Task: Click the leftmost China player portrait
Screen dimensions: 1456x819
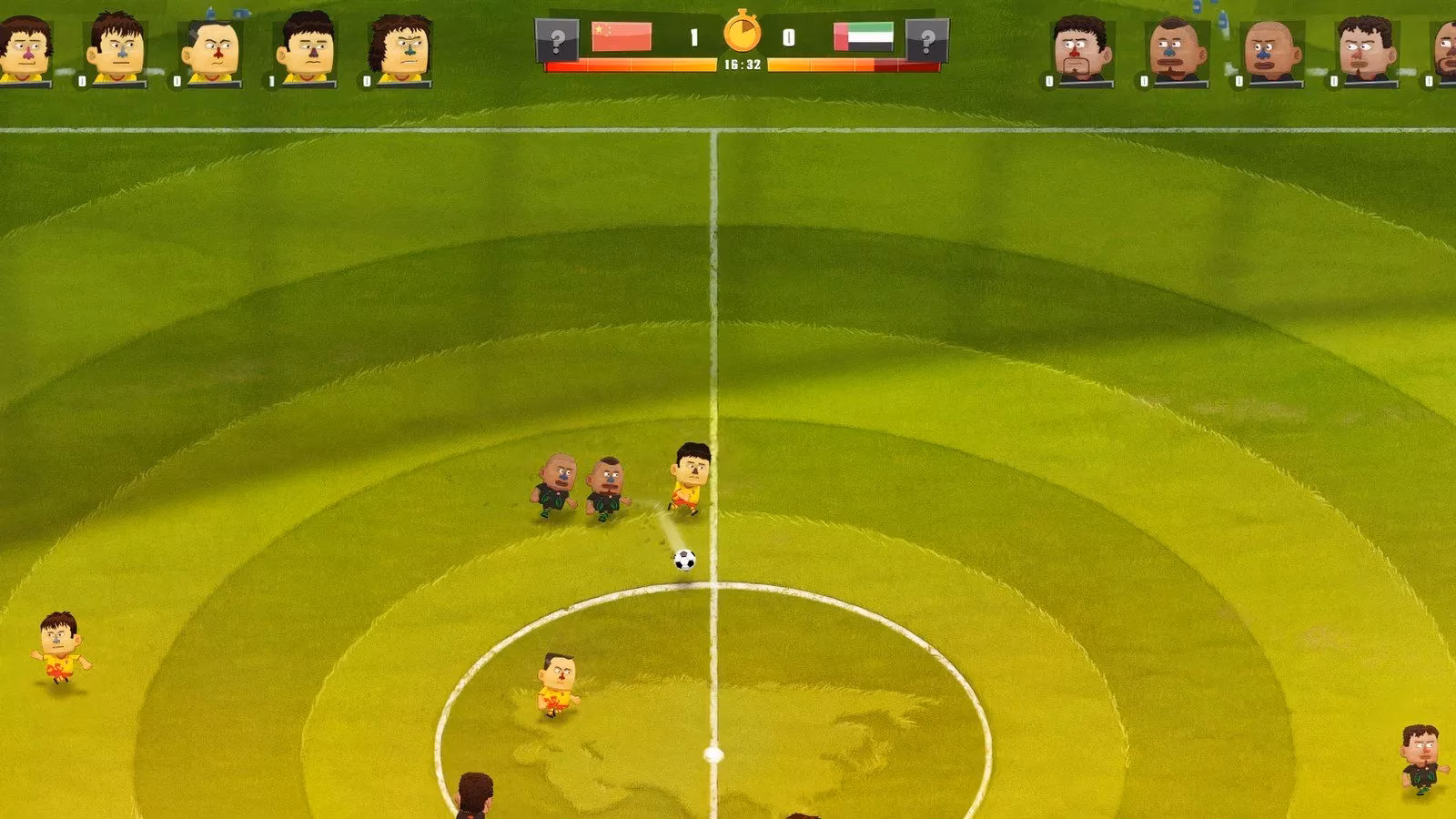Action: [x=24, y=45]
